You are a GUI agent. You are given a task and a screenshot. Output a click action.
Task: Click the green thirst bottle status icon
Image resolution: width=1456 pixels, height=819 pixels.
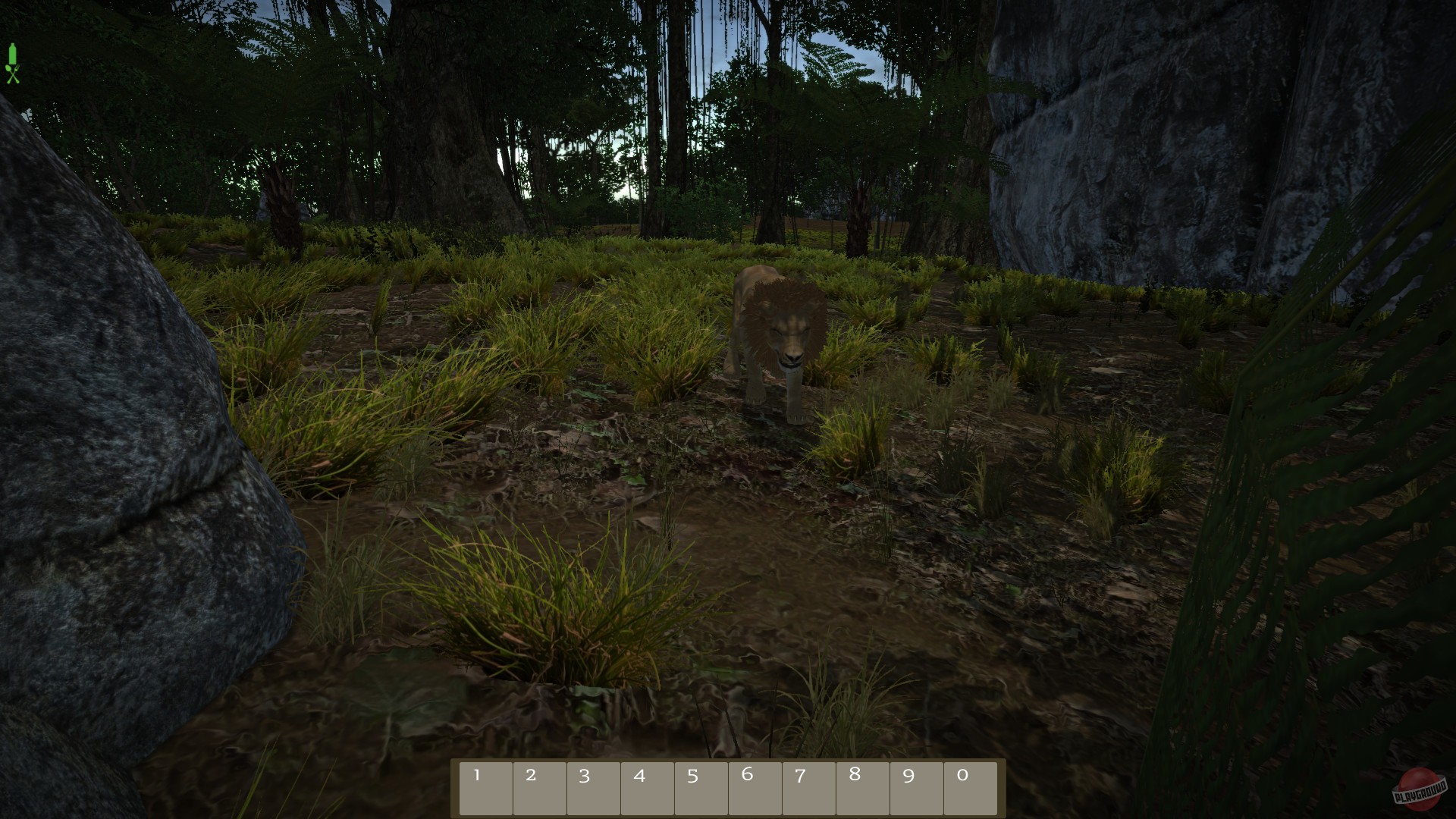[x=13, y=53]
